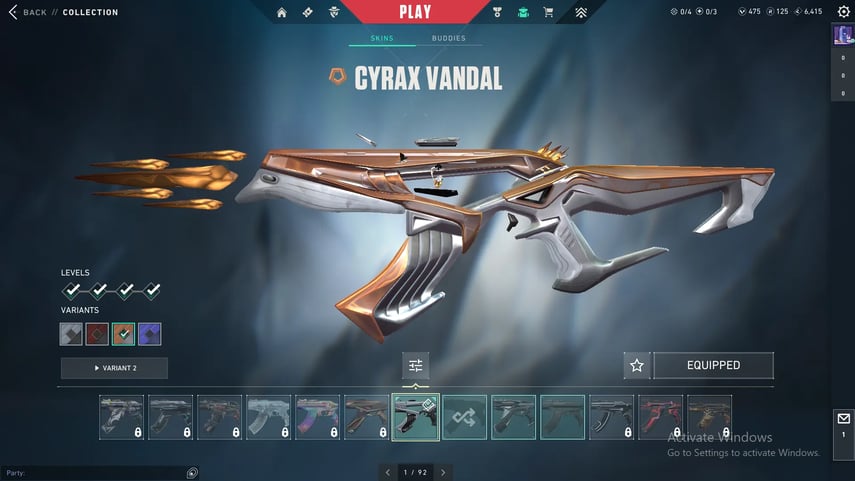
Task: Mark skin as favorite with star button
Action: point(637,366)
